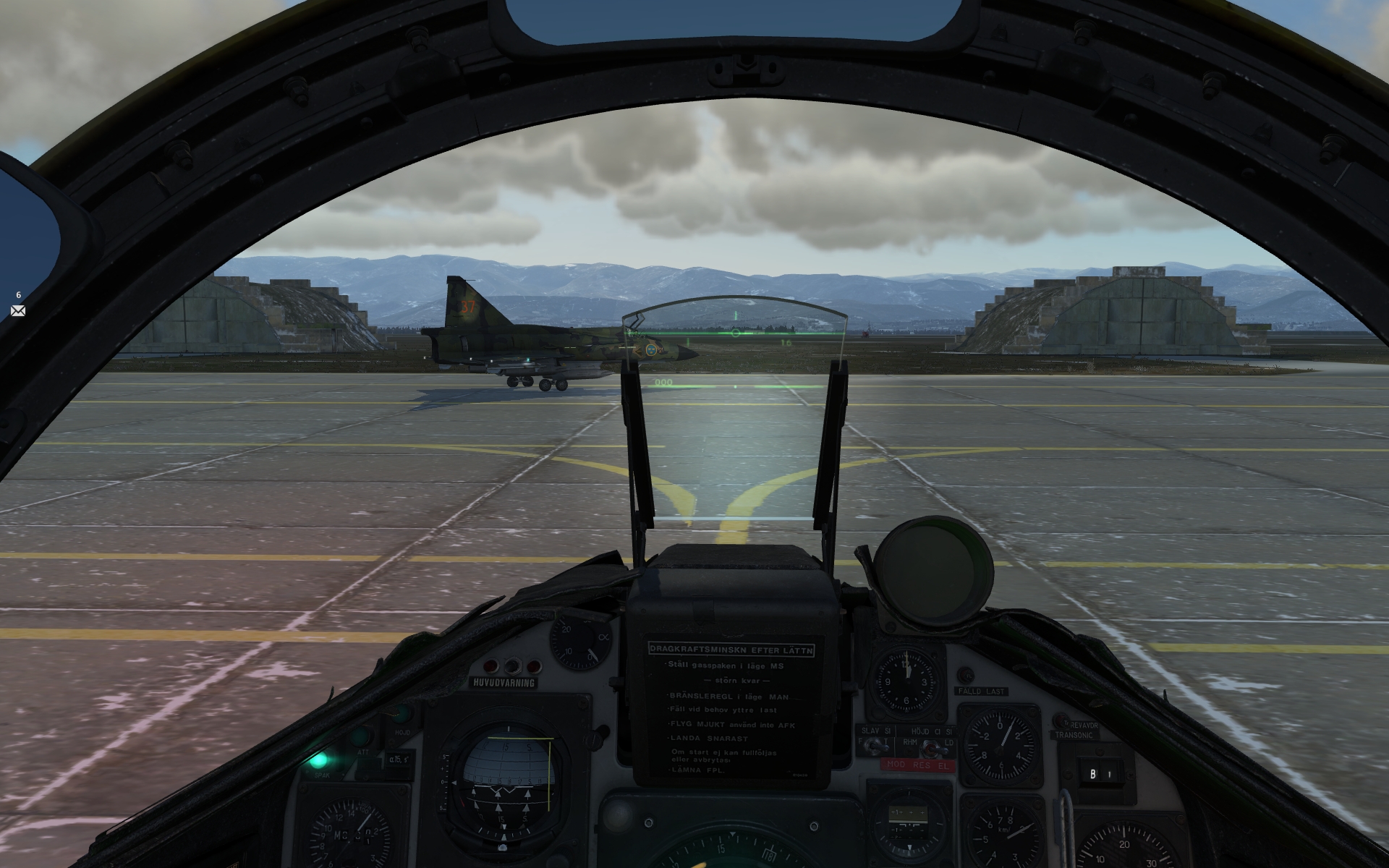Engage the ATT autopilot button
The height and width of the screenshot is (868, 1389).
point(360,738)
